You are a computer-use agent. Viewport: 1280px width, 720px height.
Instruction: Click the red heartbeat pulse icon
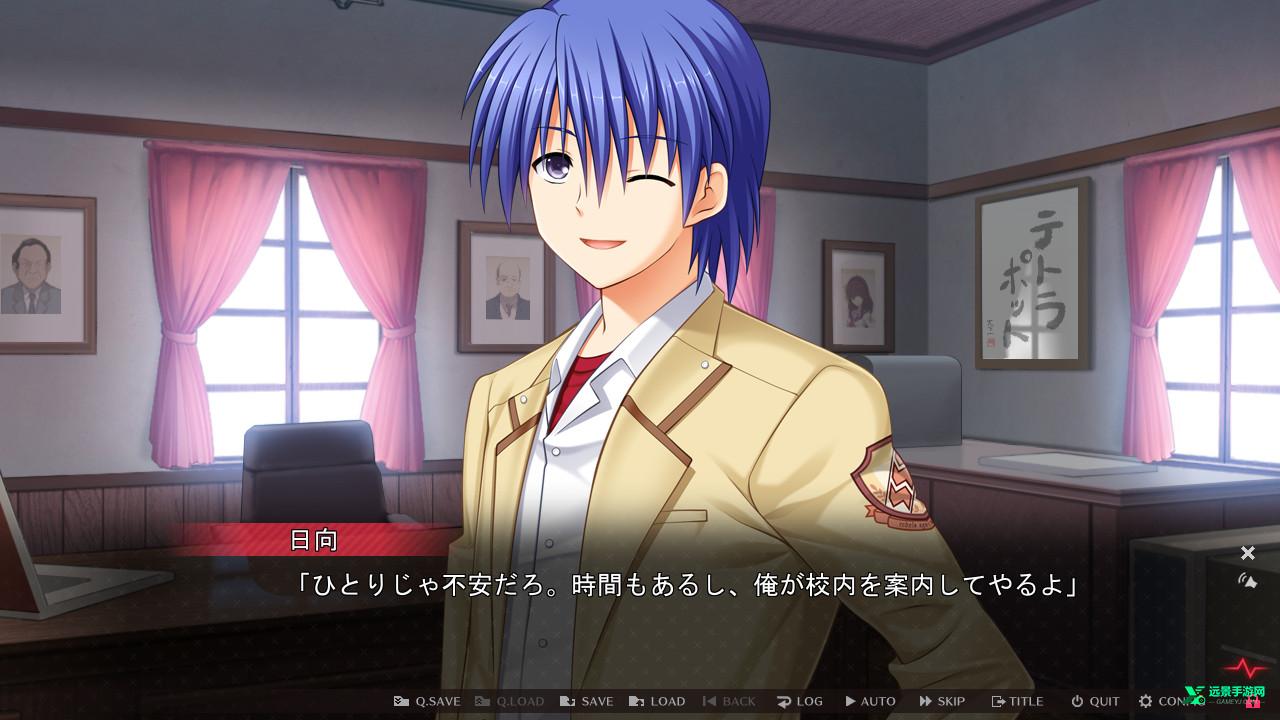click(x=1245, y=666)
